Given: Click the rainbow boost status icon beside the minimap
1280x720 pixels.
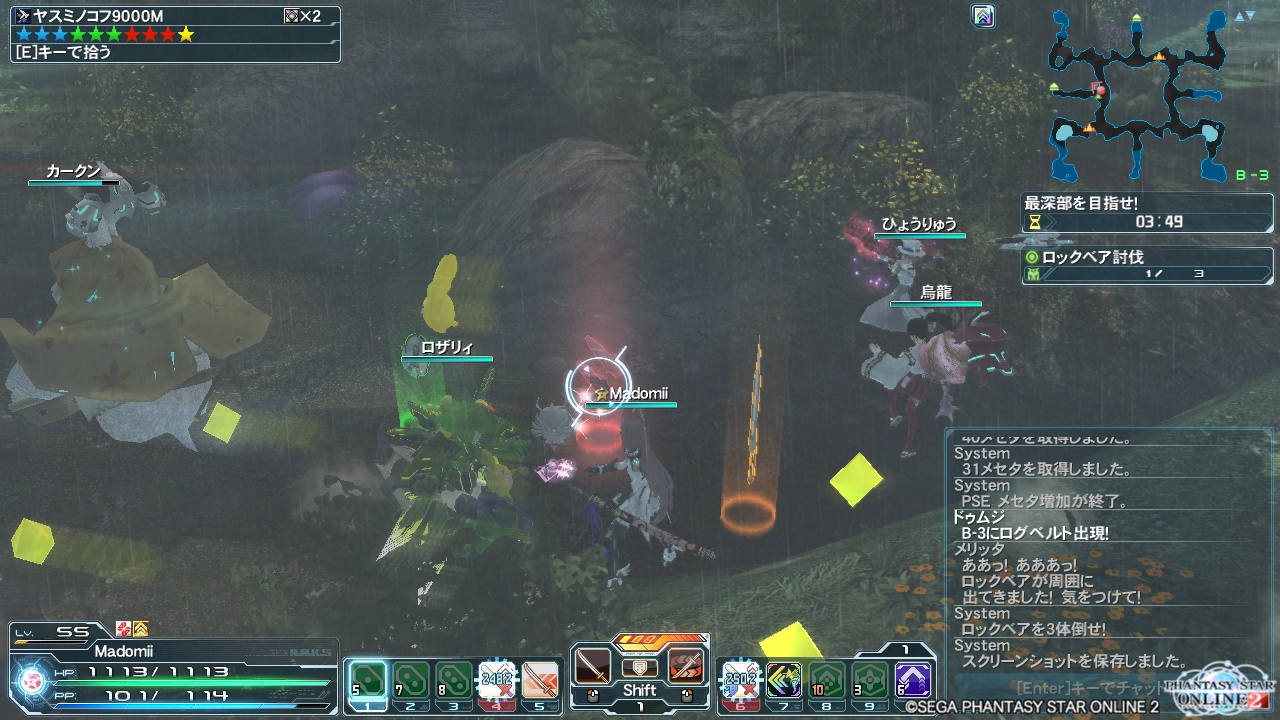Looking at the screenshot, I should 983,16.
